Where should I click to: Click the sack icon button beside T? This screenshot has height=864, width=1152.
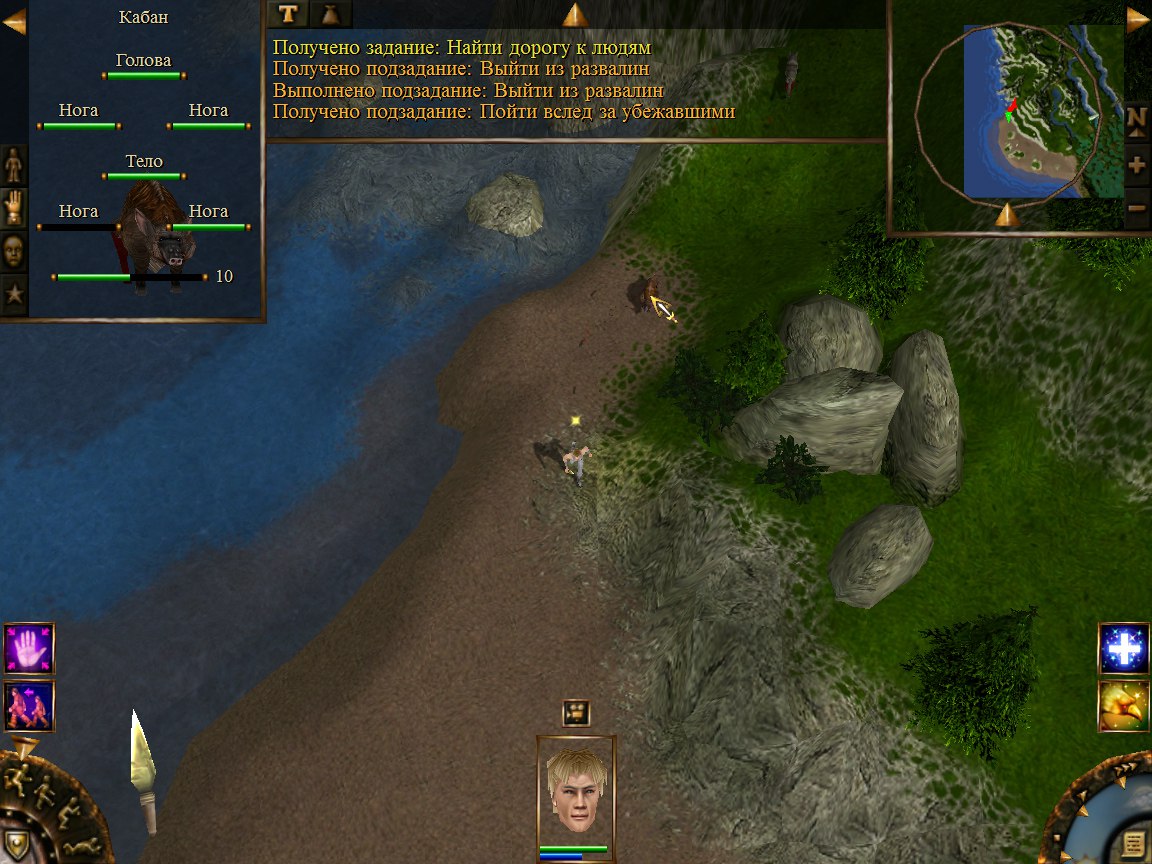pos(331,13)
